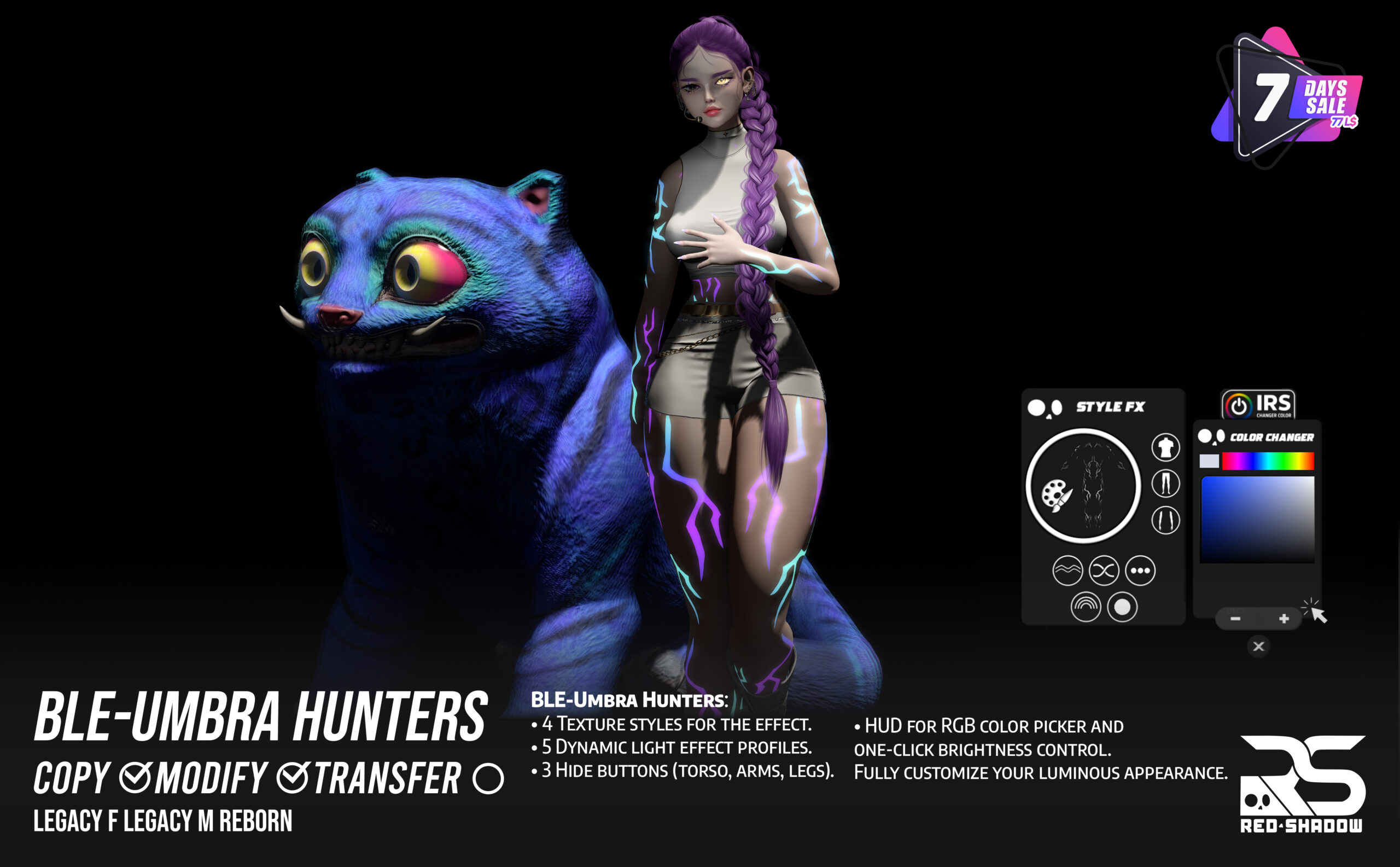Click the IRS Changer Color power button
Viewport: 1400px width, 867px height.
1238,406
